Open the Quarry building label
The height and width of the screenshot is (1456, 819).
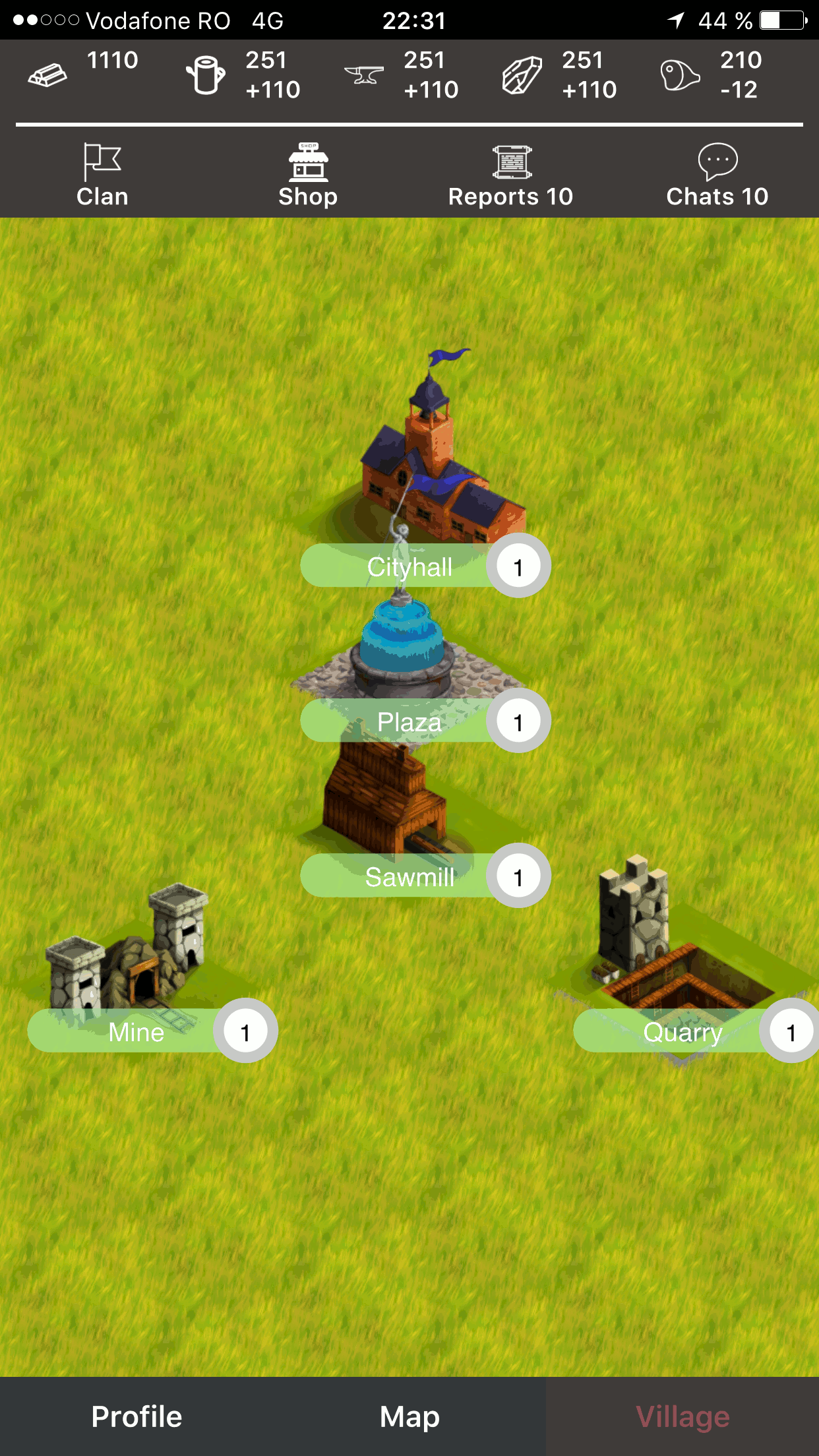(682, 1031)
